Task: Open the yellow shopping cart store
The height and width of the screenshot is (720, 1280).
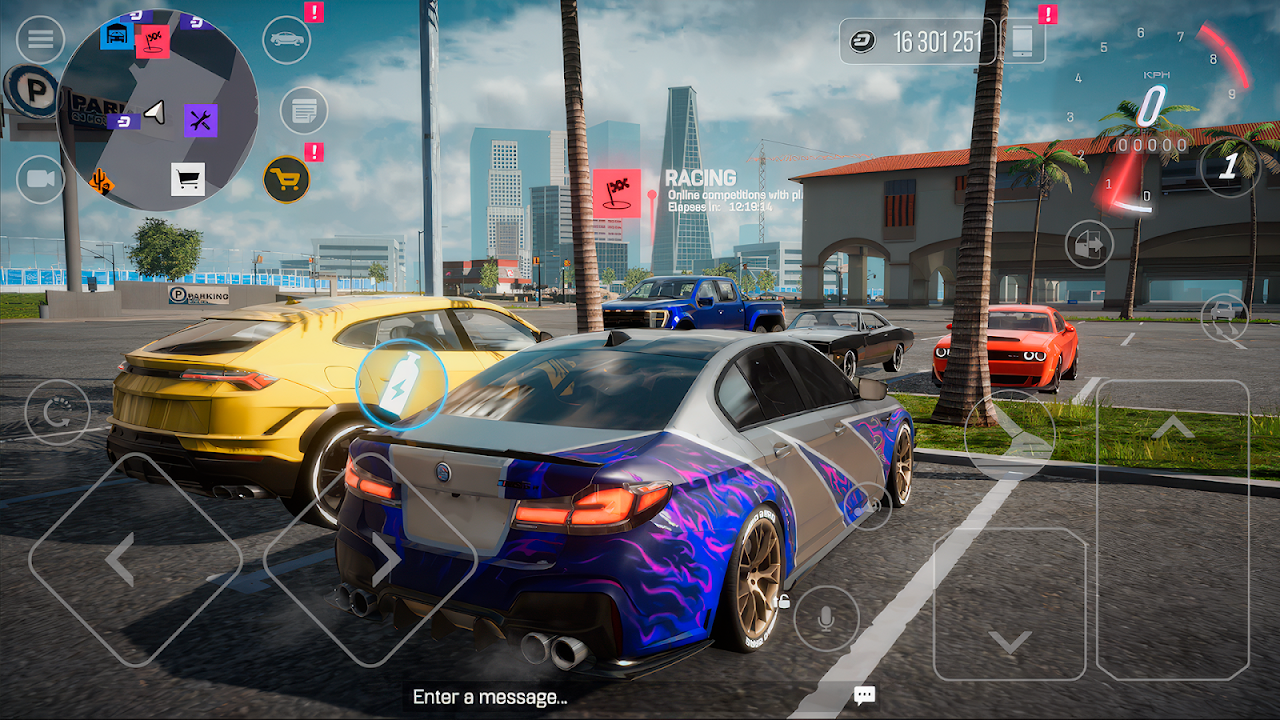Action: 287,180
